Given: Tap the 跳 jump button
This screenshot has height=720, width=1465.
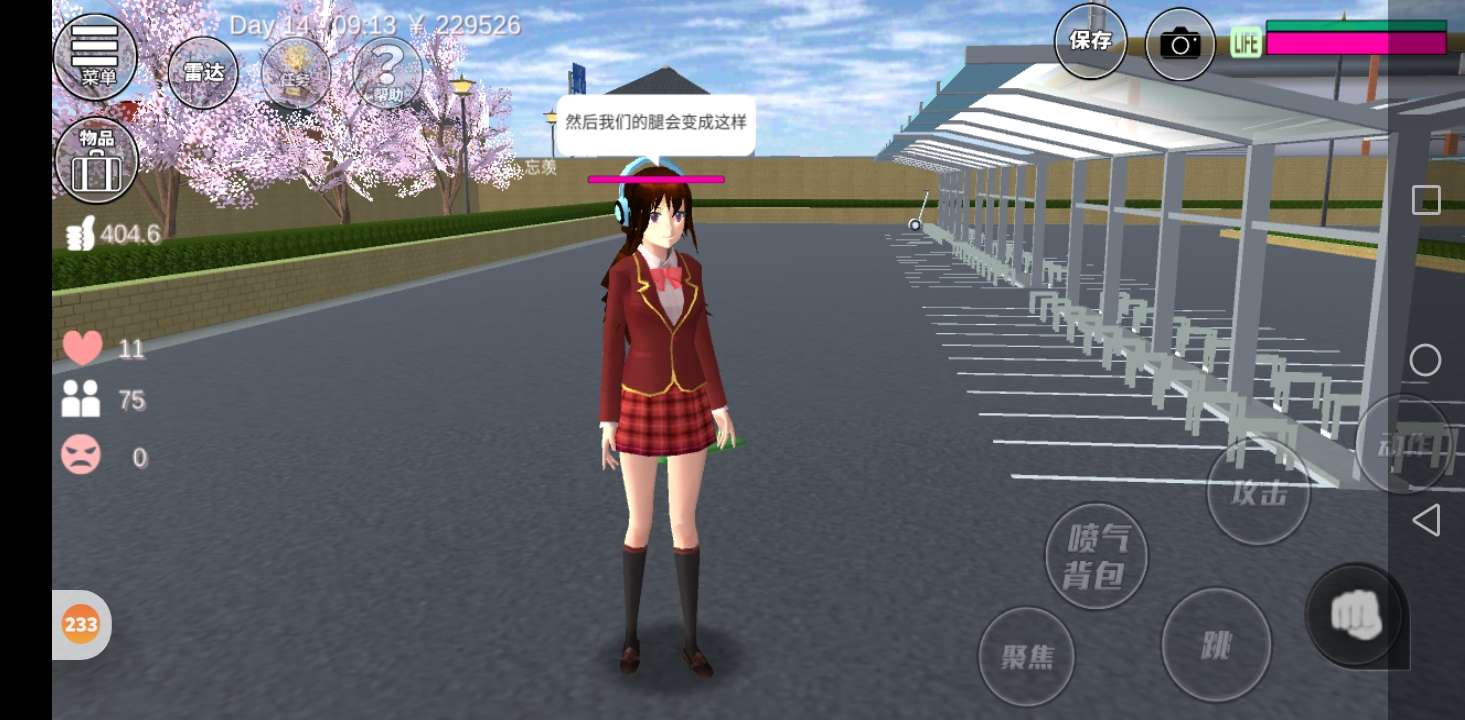Looking at the screenshot, I should [1216, 645].
